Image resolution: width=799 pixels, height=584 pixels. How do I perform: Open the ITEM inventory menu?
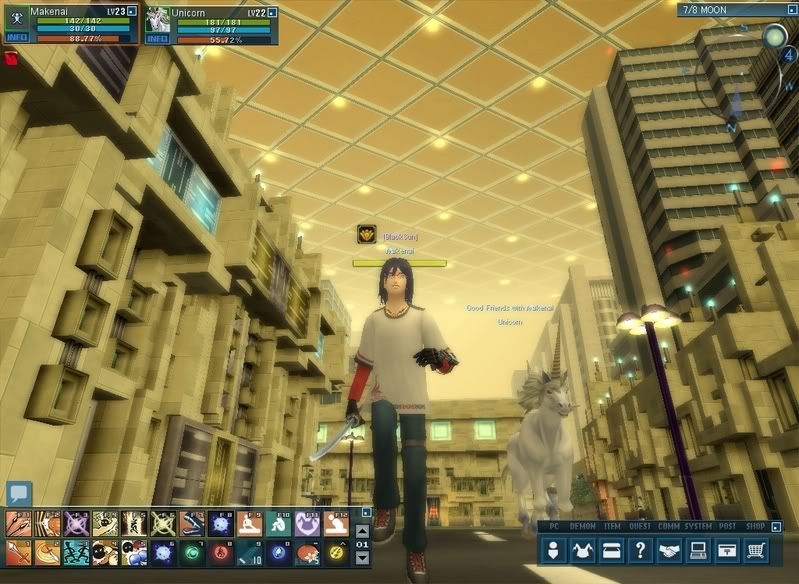[x=612, y=549]
